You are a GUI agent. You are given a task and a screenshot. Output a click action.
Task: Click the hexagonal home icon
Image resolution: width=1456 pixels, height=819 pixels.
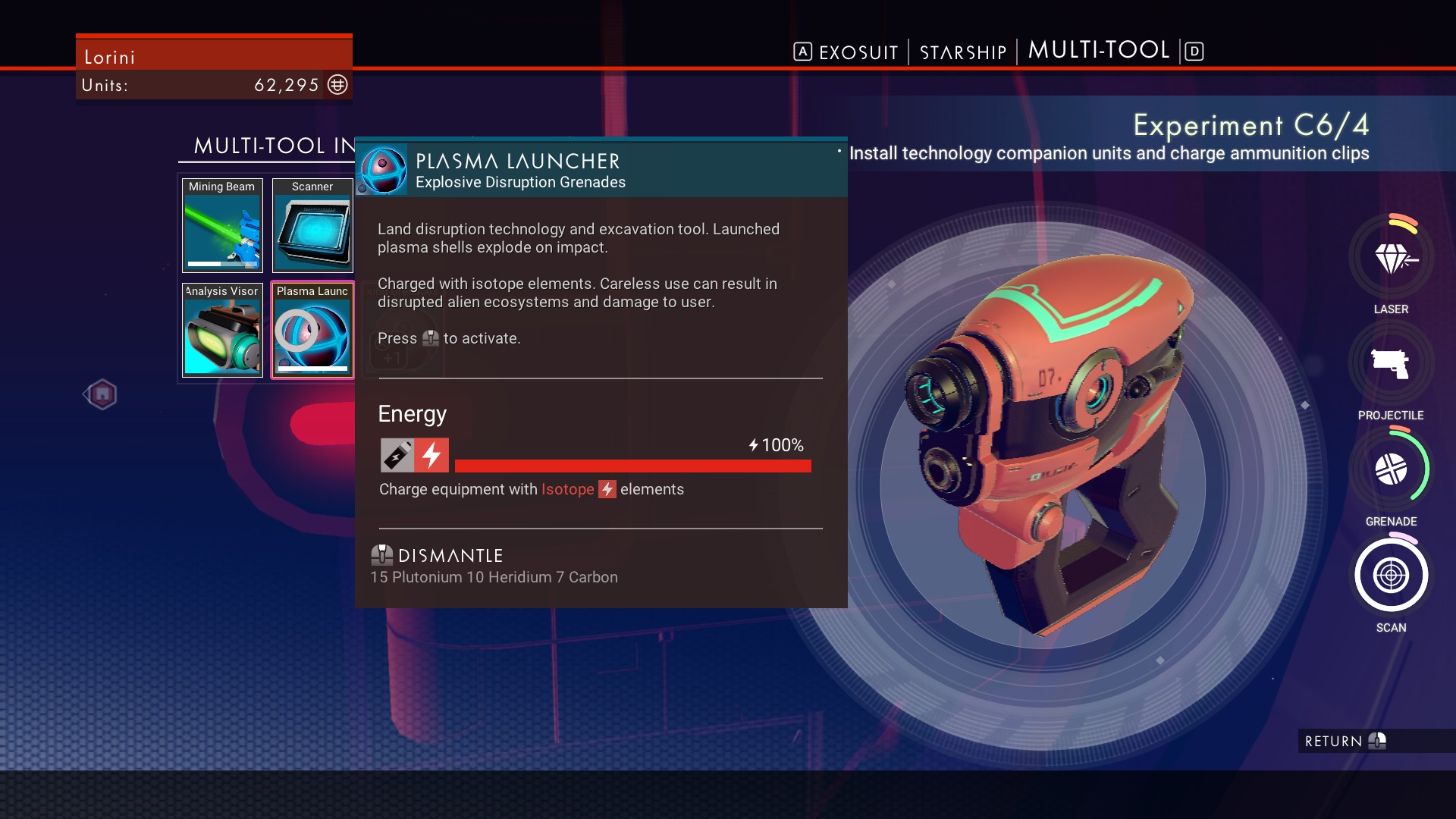coord(102,394)
